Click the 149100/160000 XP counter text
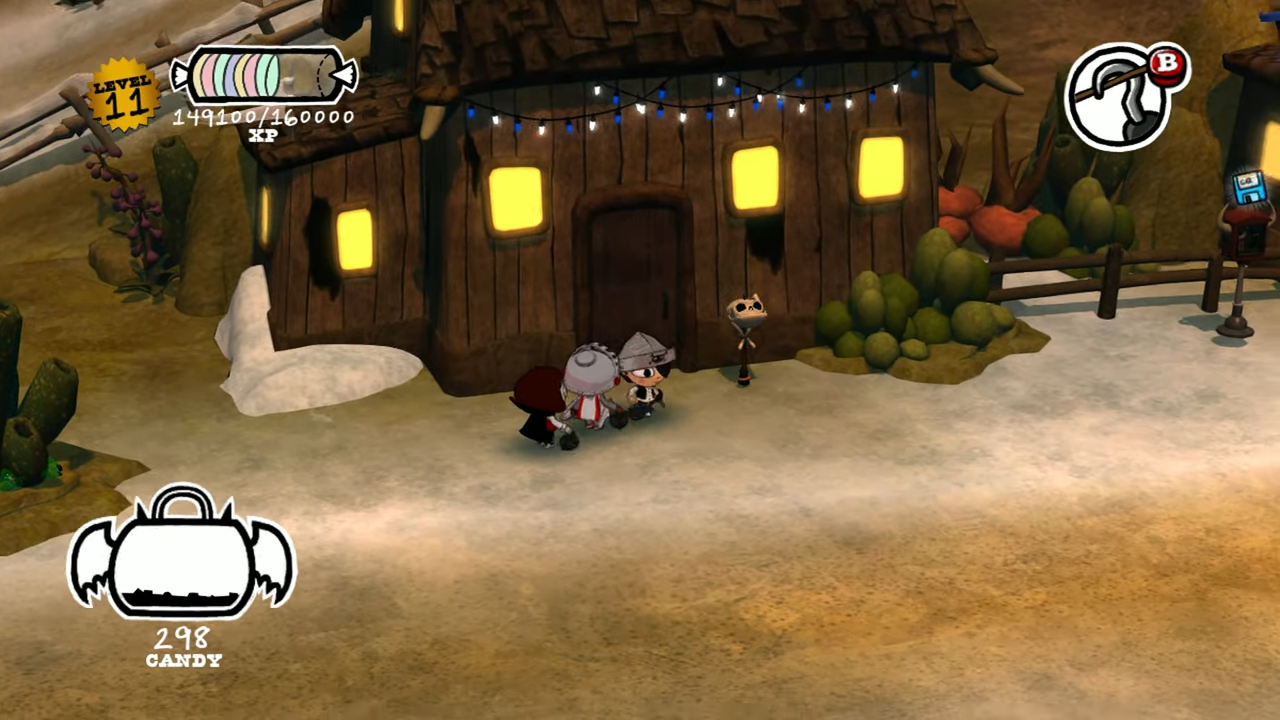This screenshot has height=720, width=1280. click(x=262, y=116)
